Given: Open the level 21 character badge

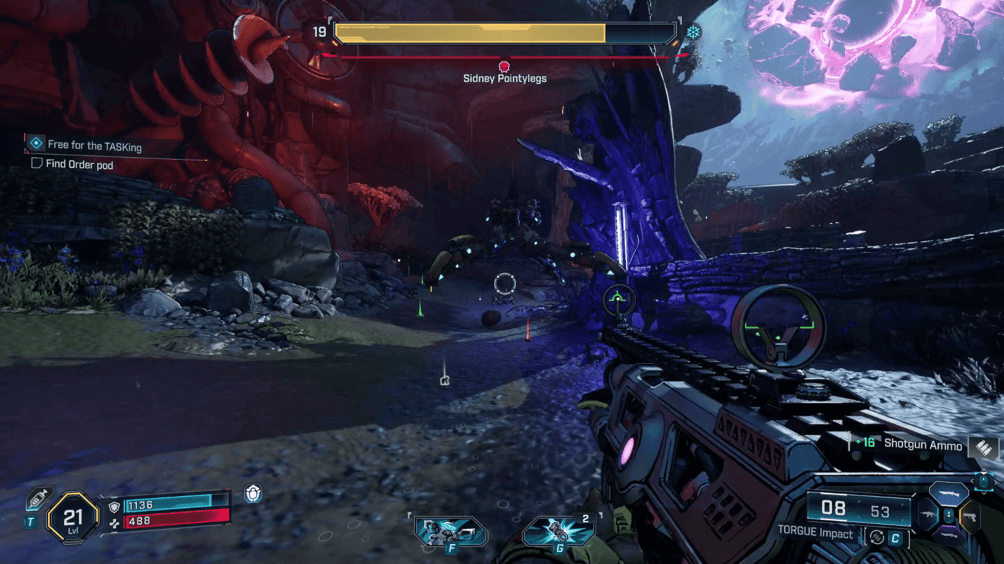Looking at the screenshot, I should pos(72,516).
